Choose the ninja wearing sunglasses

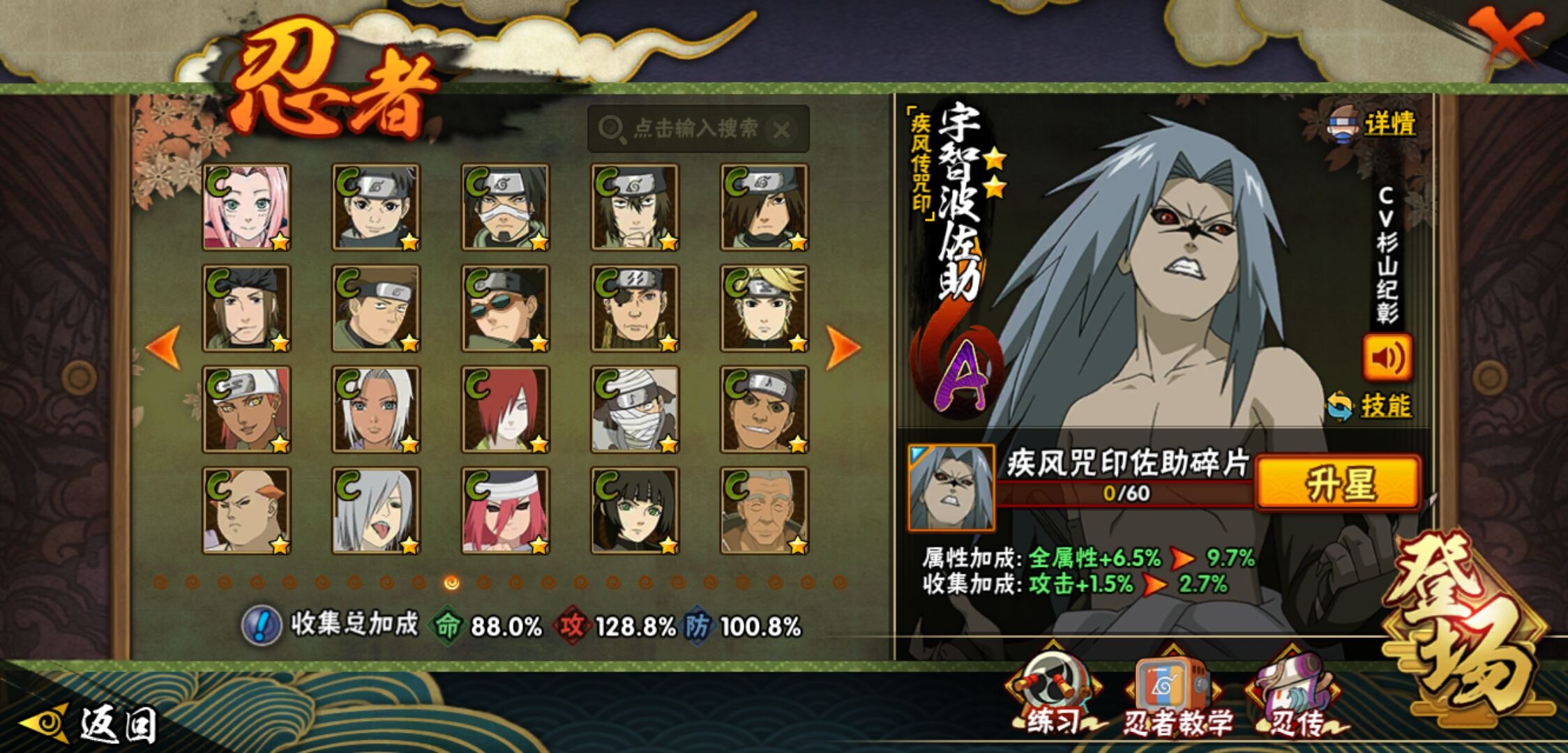click(505, 308)
